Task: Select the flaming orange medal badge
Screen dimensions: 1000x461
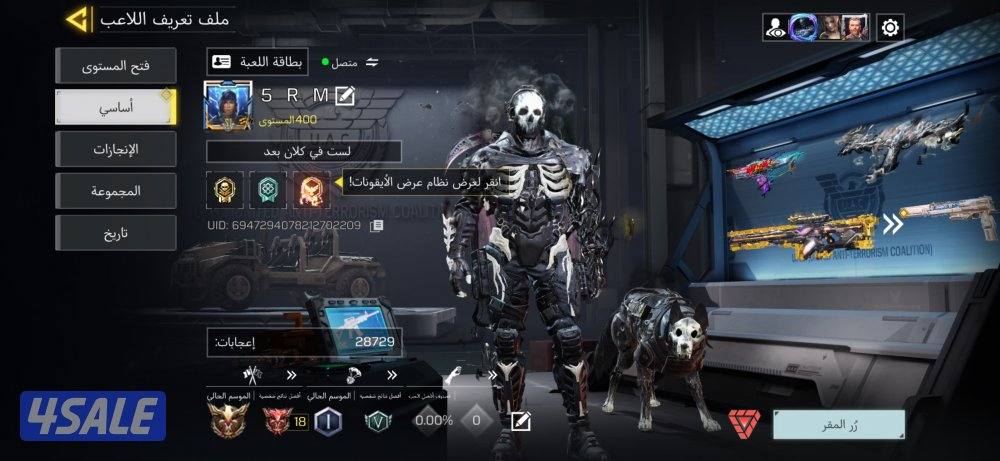Action: click(x=312, y=188)
